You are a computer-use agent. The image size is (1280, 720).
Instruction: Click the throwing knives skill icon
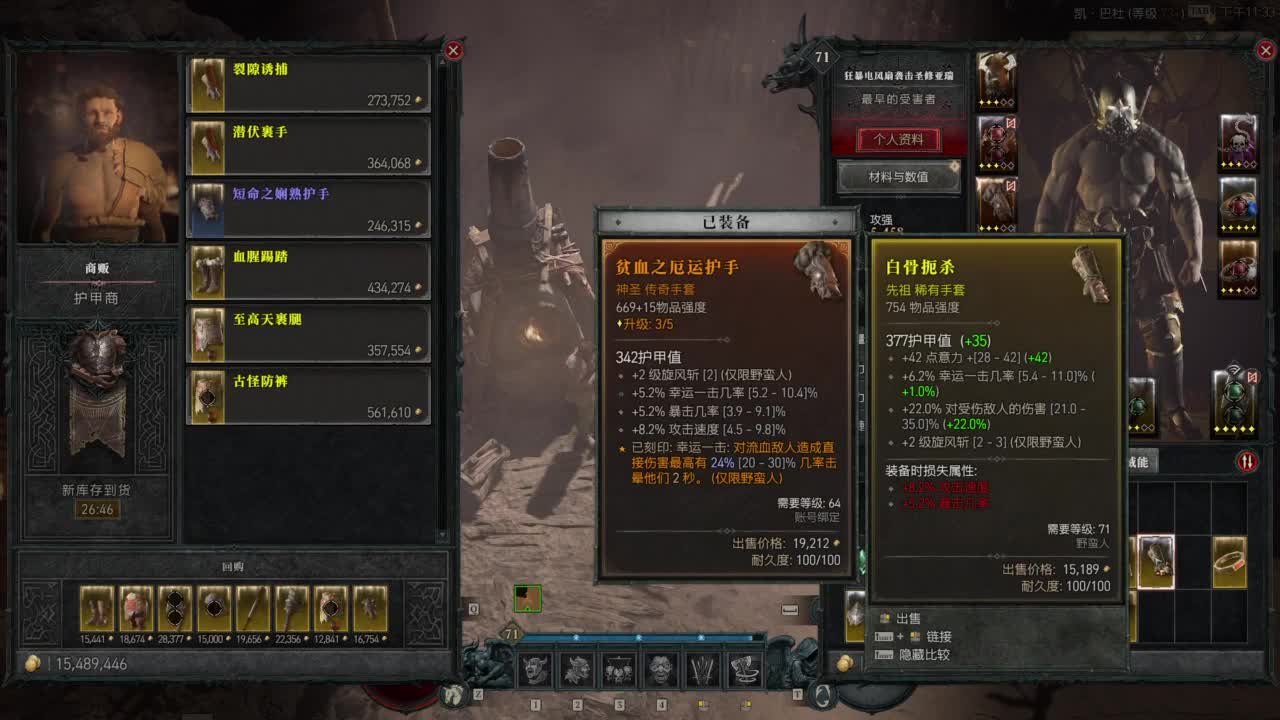click(x=705, y=670)
